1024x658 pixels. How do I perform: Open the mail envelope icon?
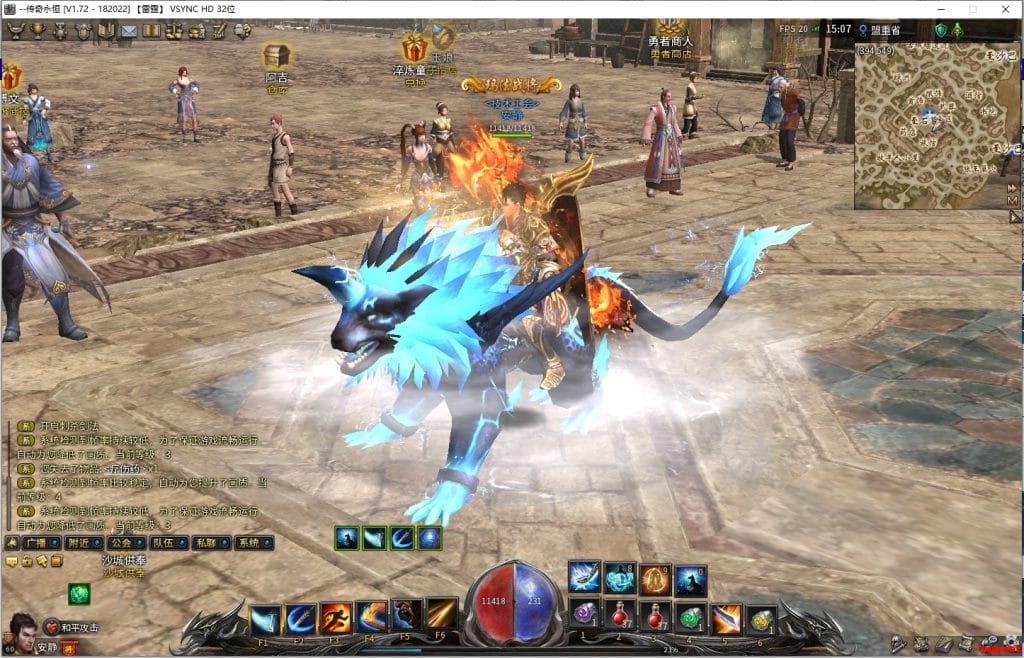click(x=129, y=31)
